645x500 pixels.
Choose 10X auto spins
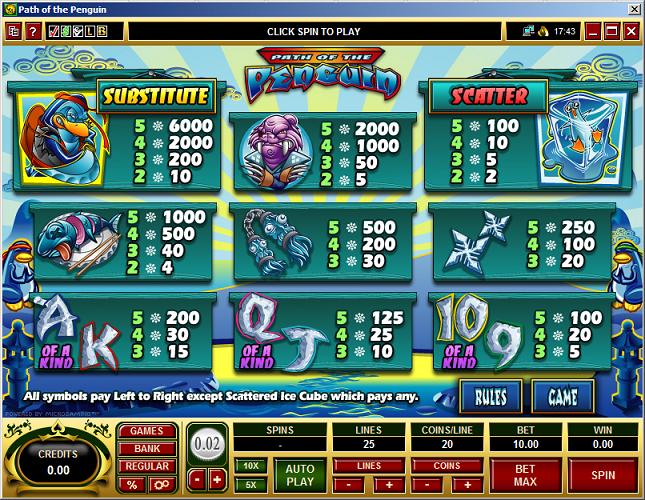click(250, 465)
